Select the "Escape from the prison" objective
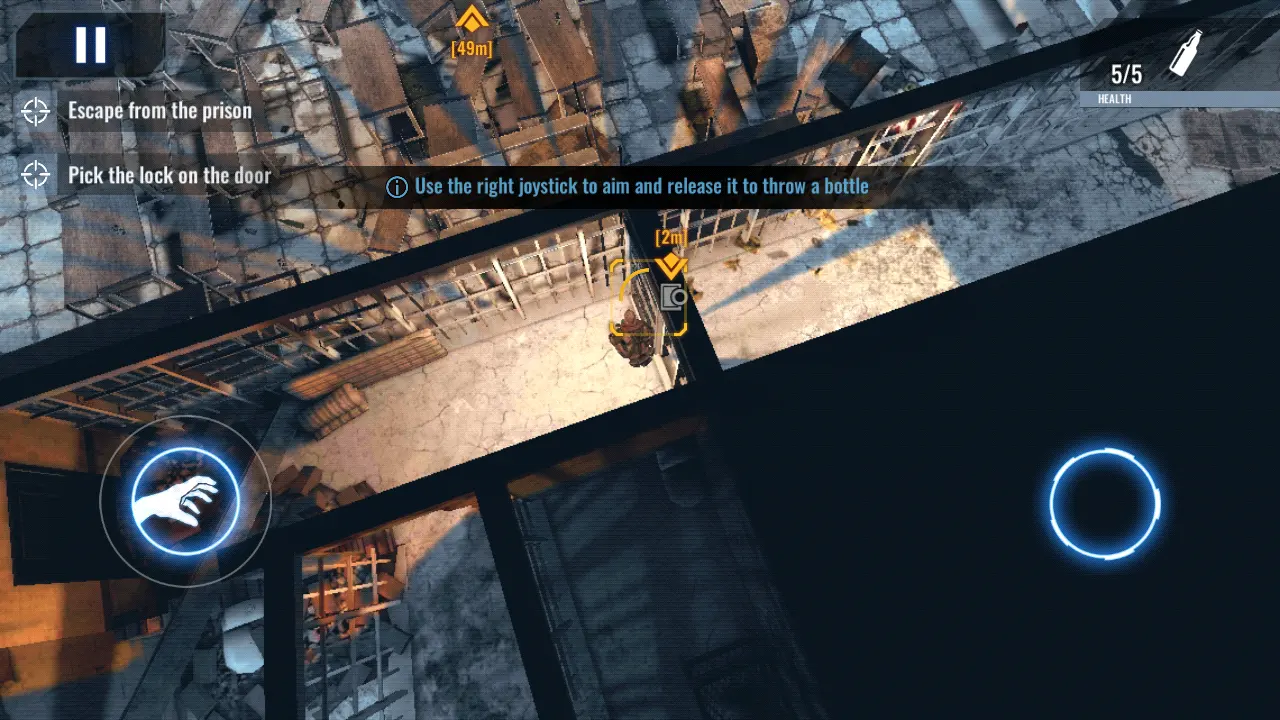The image size is (1280, 720). click(159, 111)
